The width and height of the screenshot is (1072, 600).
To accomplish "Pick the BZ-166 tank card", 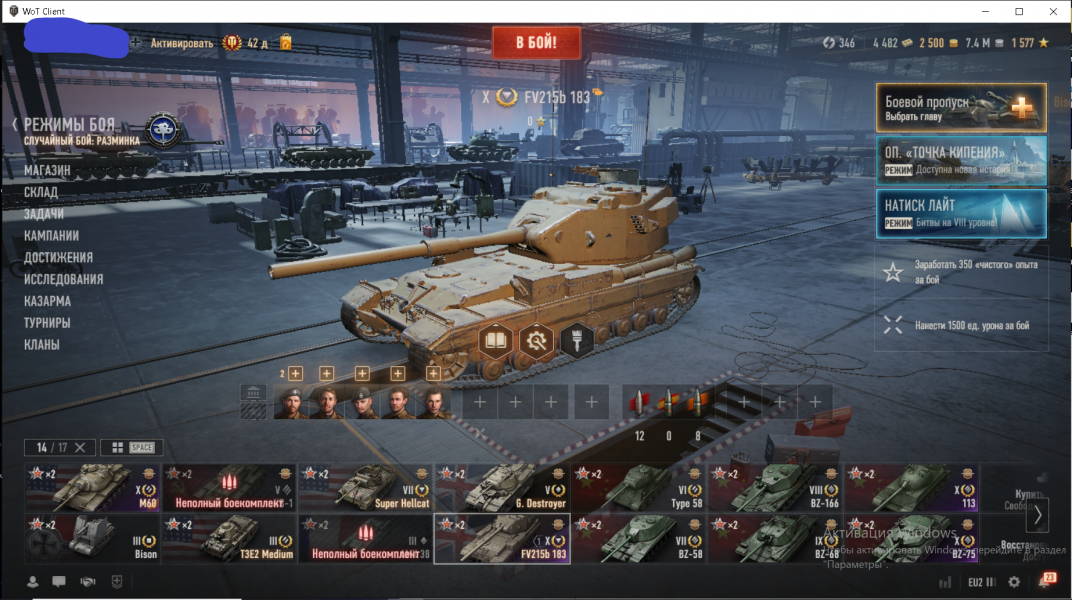I will 774,487.
